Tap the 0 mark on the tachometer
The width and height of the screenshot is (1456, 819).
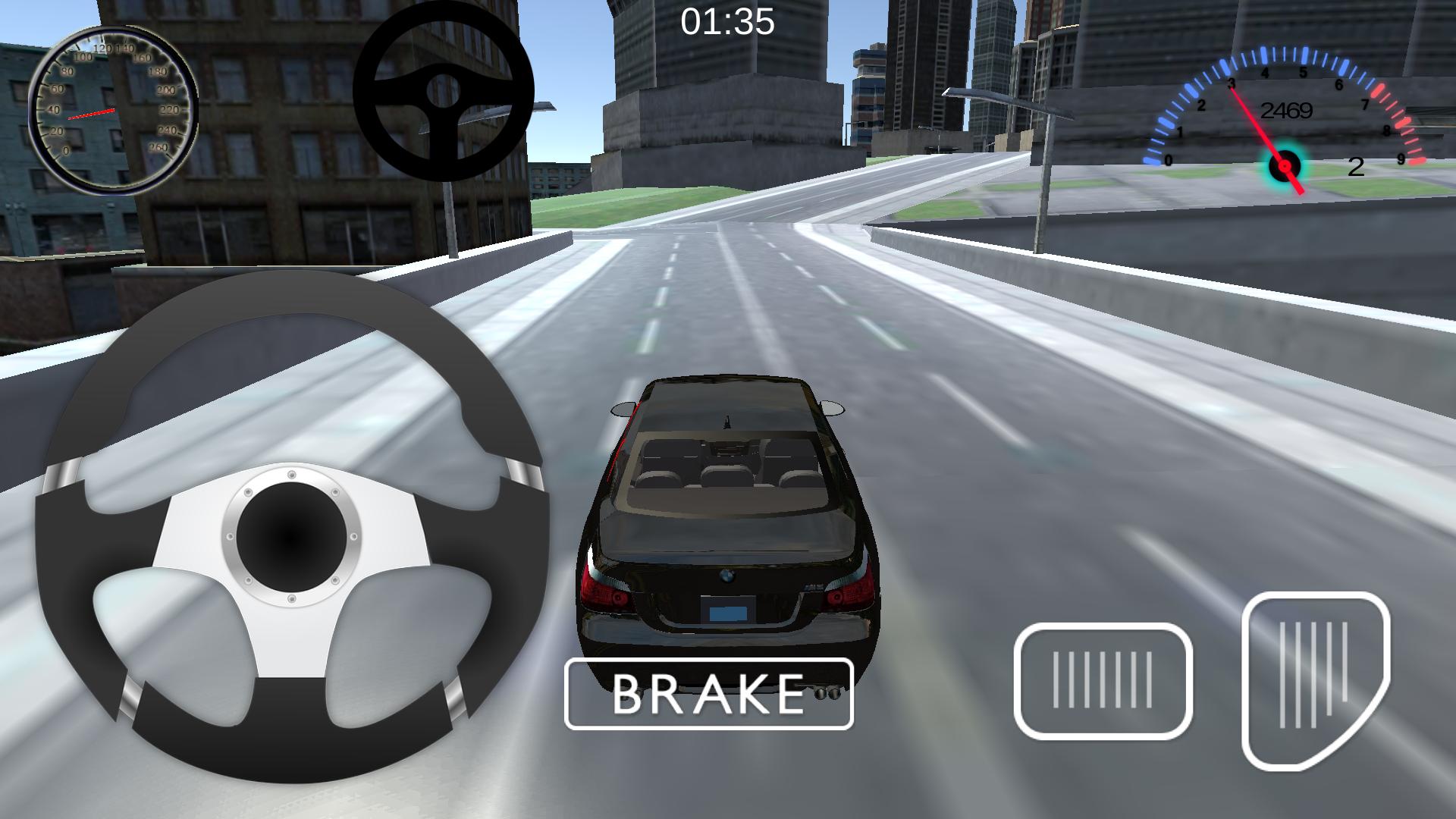click(x=1169, y=161)
